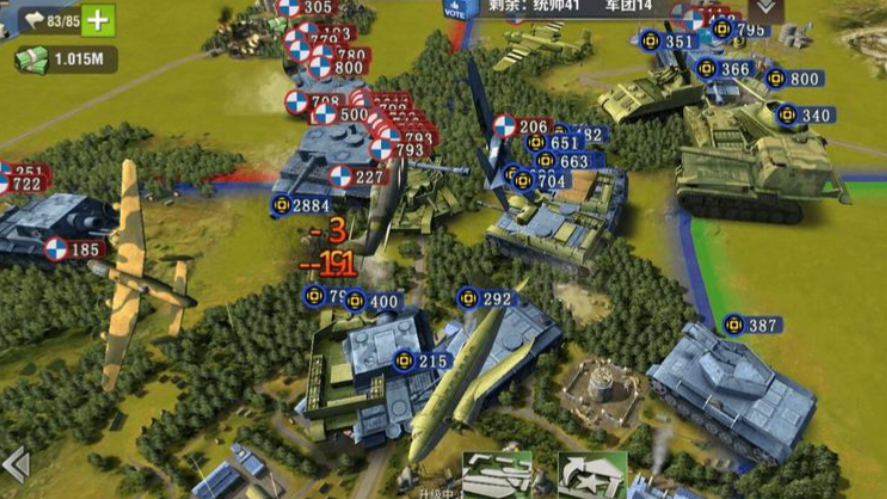Tap the green plus button beside 83/85
The width and height of the screenshot is (887, 499).
pyautogui.click(x=97, y=20)
